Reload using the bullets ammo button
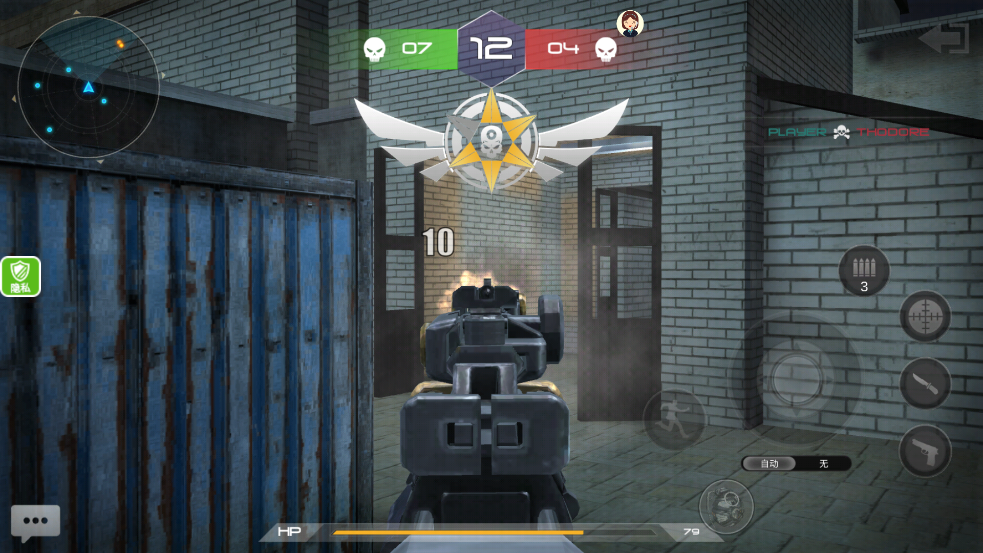The height and width of the screenshot is (553, 983). (864, 271)
